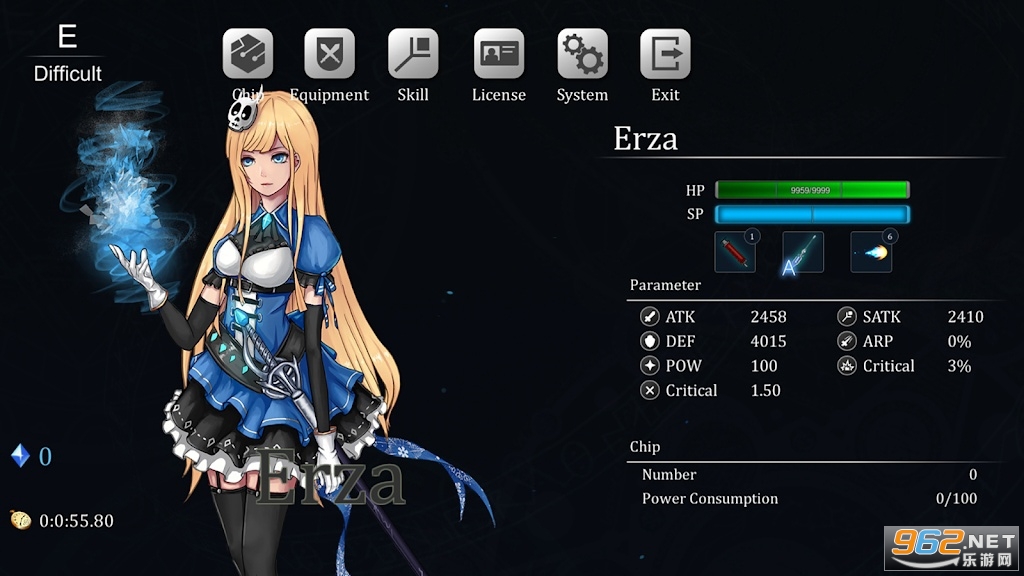This screenshot has width=1024, height=576.
Task: Select the red potion item slot
Action: pos(735,252)
